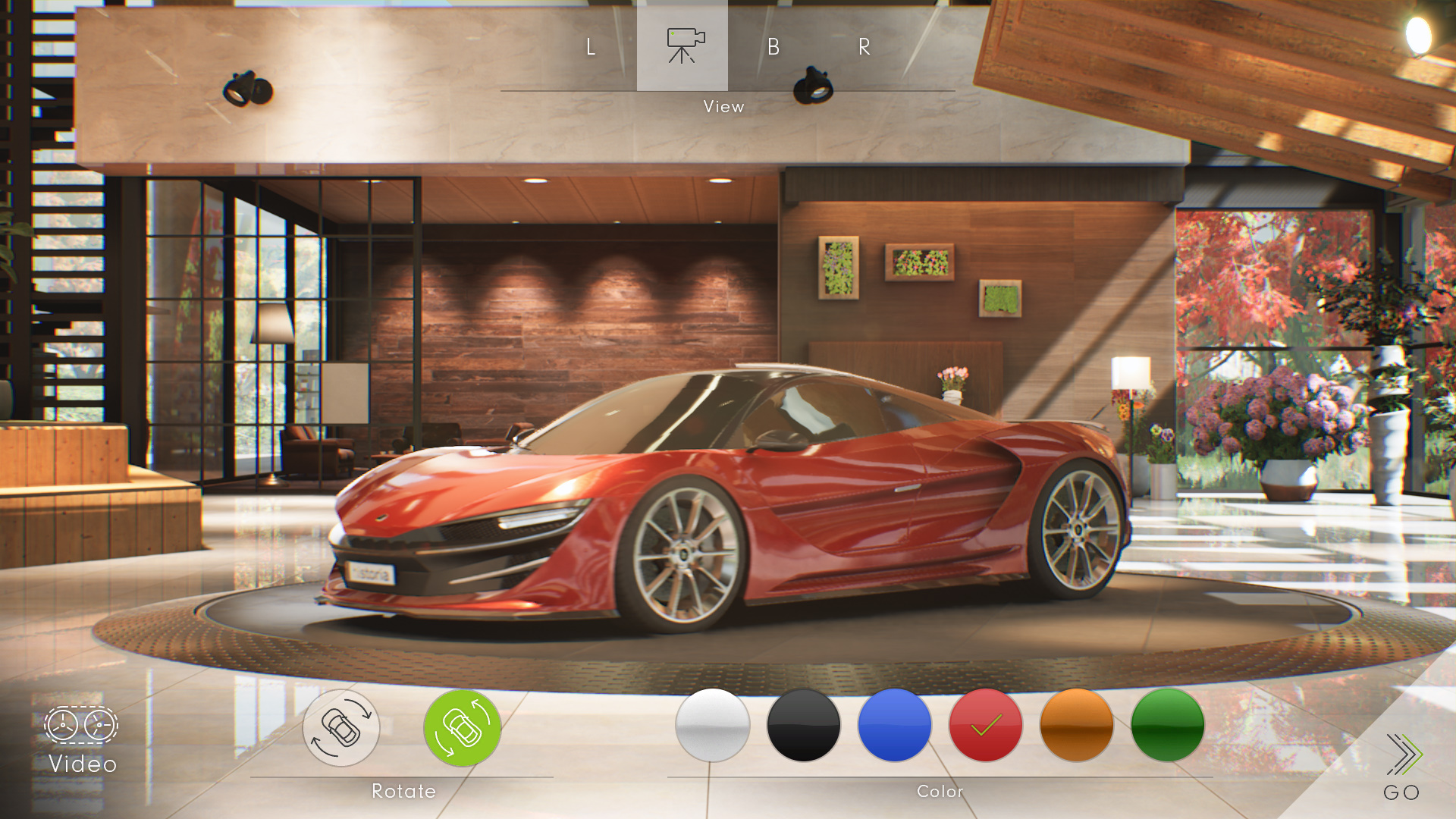Open the Video gauges option
The width and height of the screenshot is (1456, 819).
click(81, 739)
